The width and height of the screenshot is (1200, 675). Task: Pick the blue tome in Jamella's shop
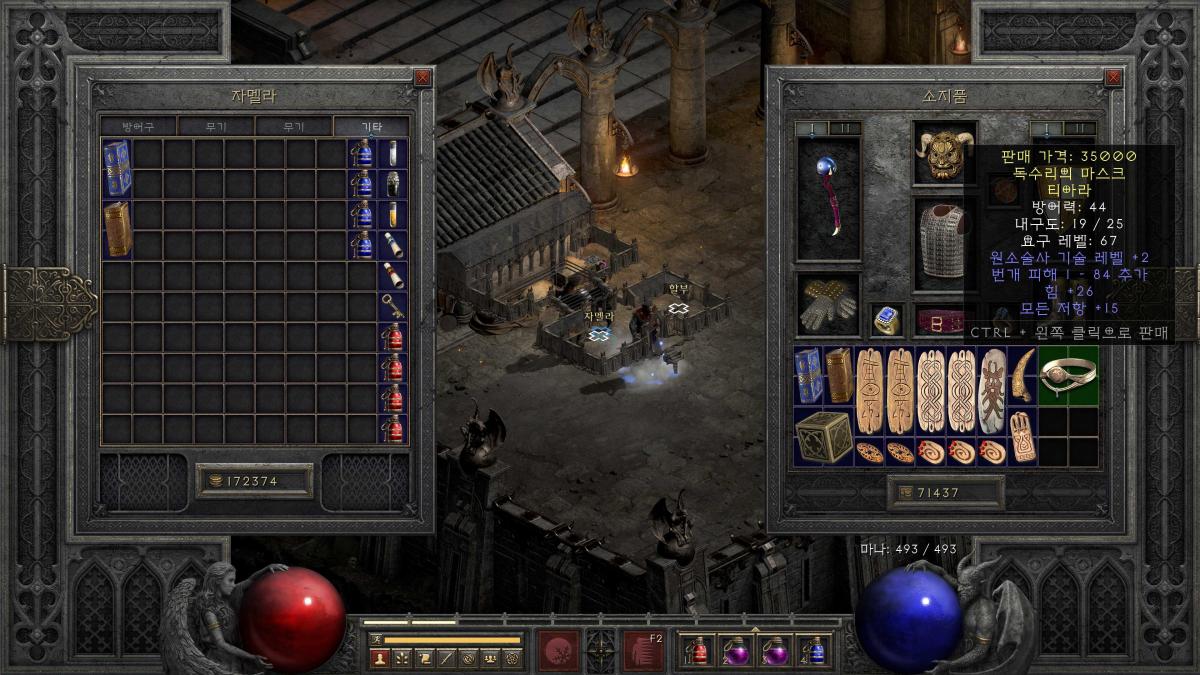(117, 169)
